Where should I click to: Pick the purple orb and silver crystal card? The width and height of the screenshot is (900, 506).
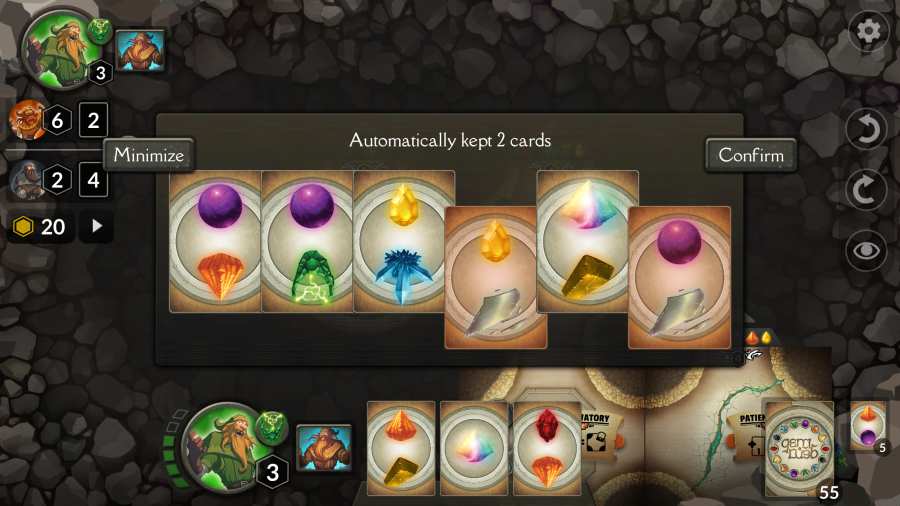tap(679, 277)
